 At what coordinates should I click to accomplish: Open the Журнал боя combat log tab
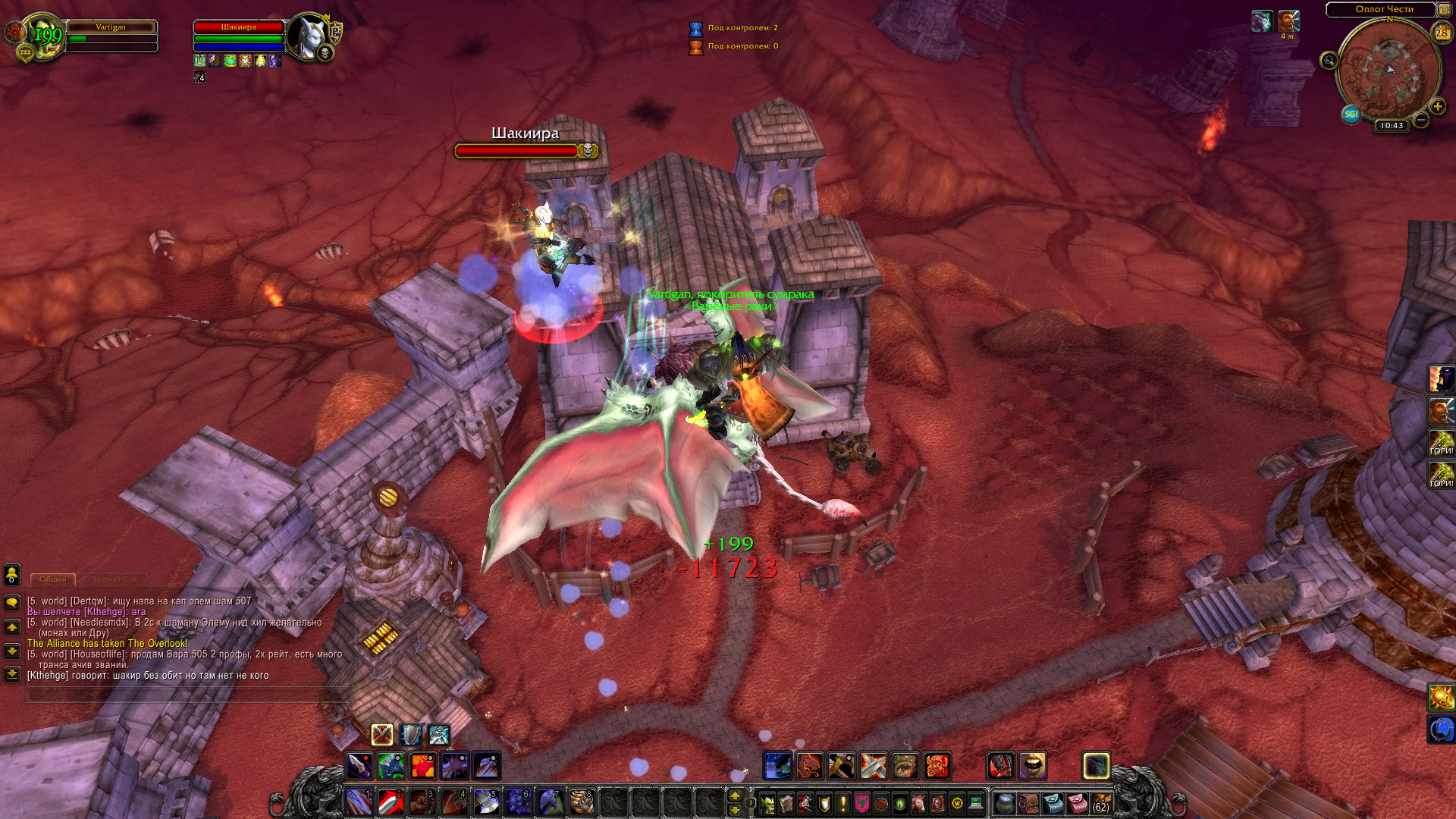click(116, 579)
